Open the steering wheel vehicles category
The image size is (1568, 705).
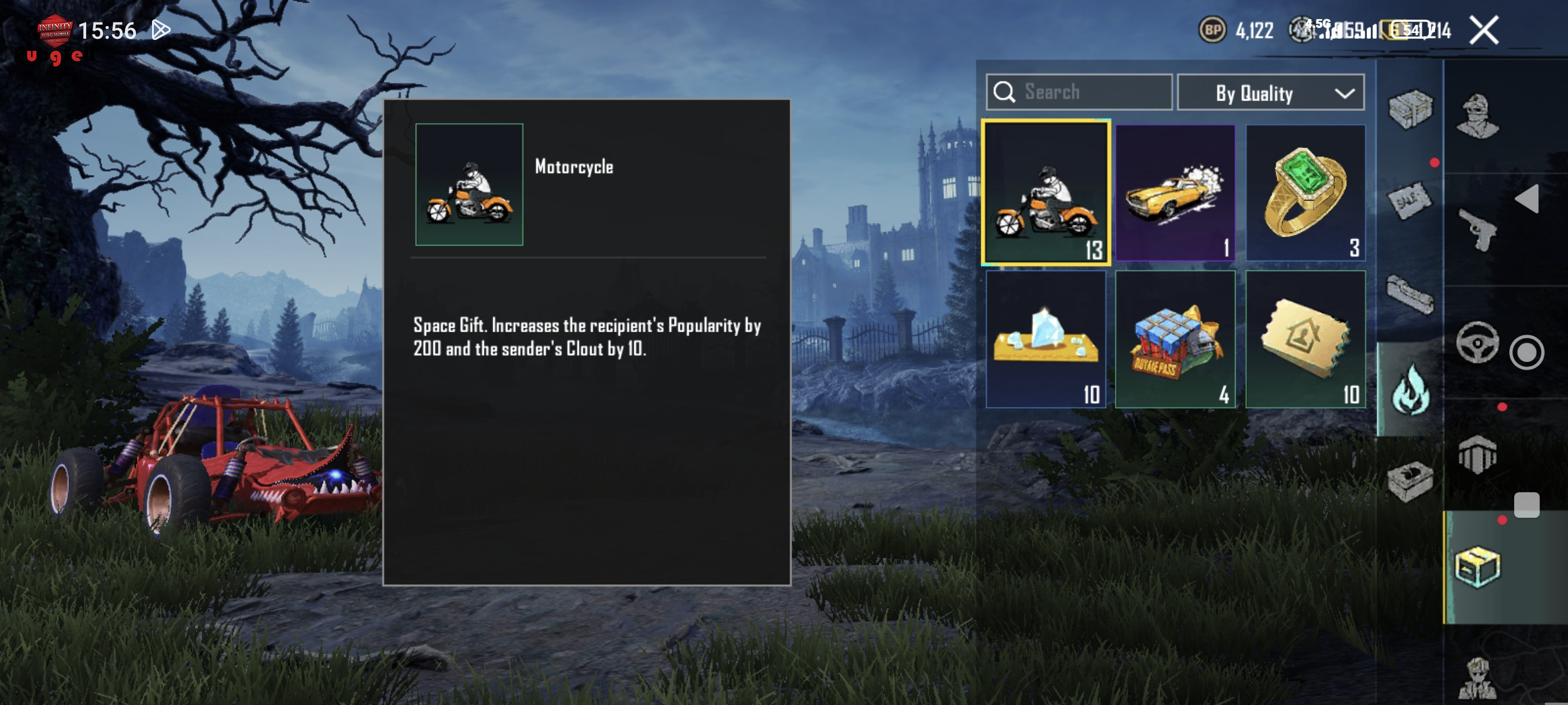click(x=1477, y=343)
